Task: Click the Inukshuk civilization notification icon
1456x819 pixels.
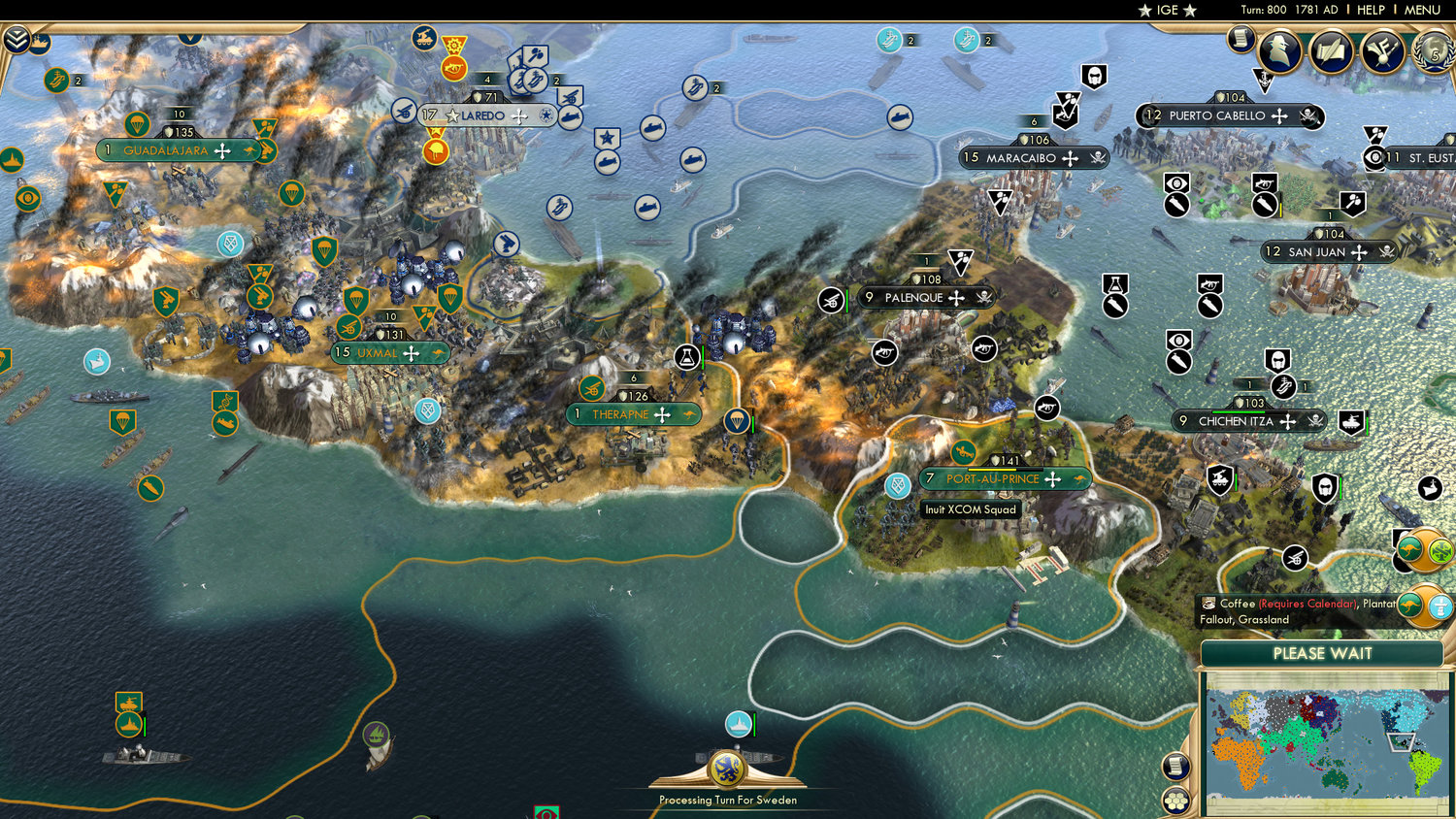Action: [1439, 607]
